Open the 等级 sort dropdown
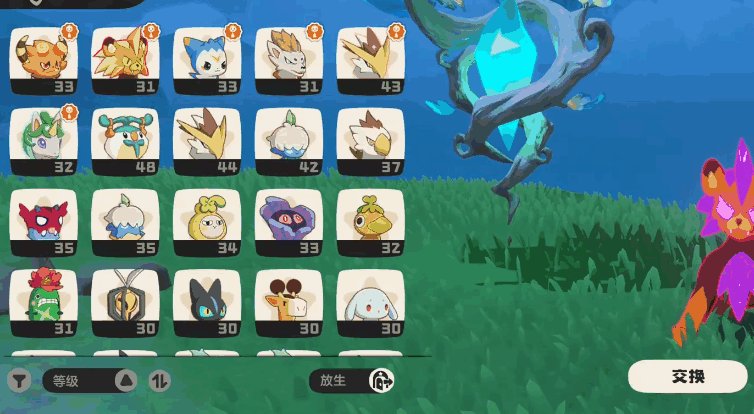754x414 pixels. (x=89, y=380)
